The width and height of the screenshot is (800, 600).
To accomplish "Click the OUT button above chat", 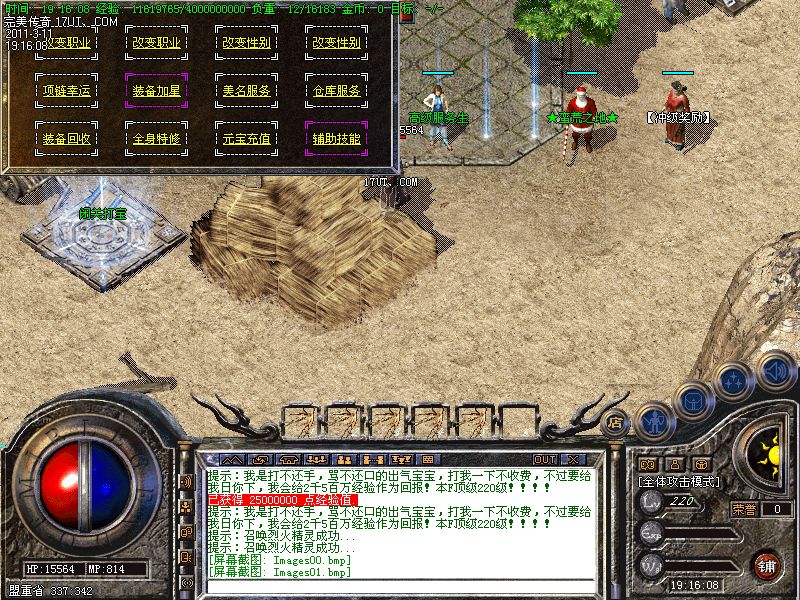I will pos(545,459).
